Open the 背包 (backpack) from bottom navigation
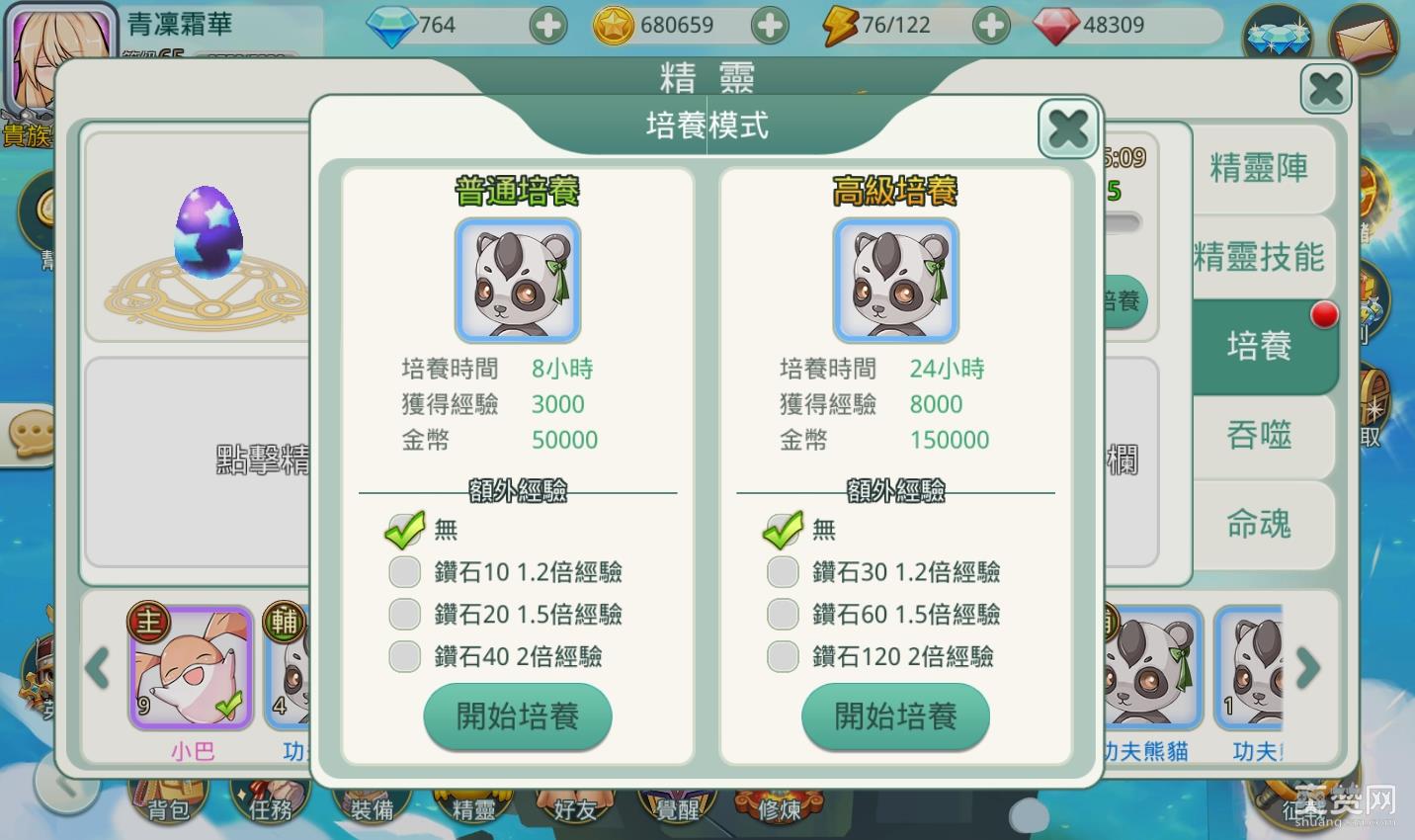Image resolution: width=1415 pixels, height=840 pixels. (x=169, y=805)
